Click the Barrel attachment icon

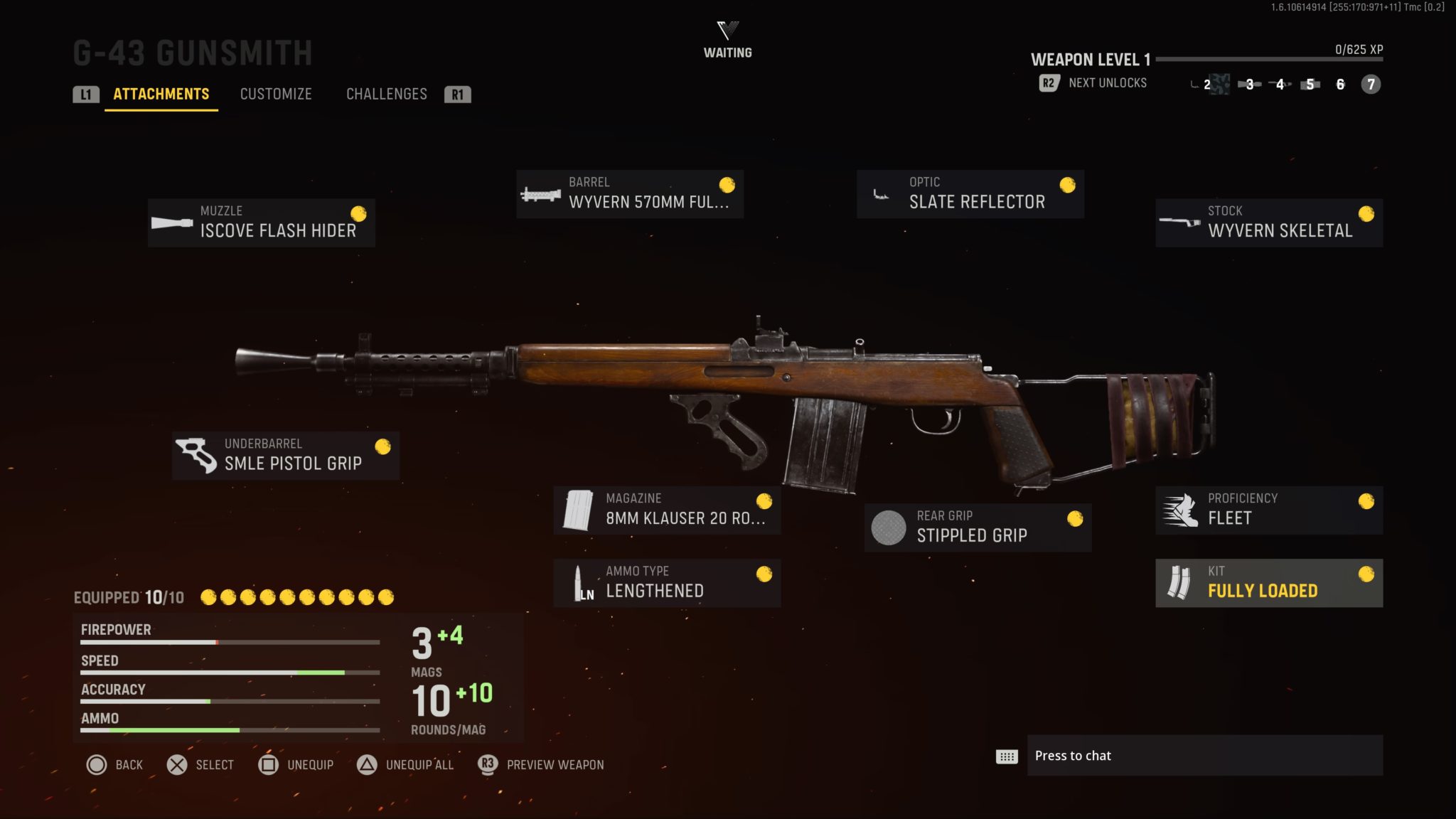coord(542,193)
